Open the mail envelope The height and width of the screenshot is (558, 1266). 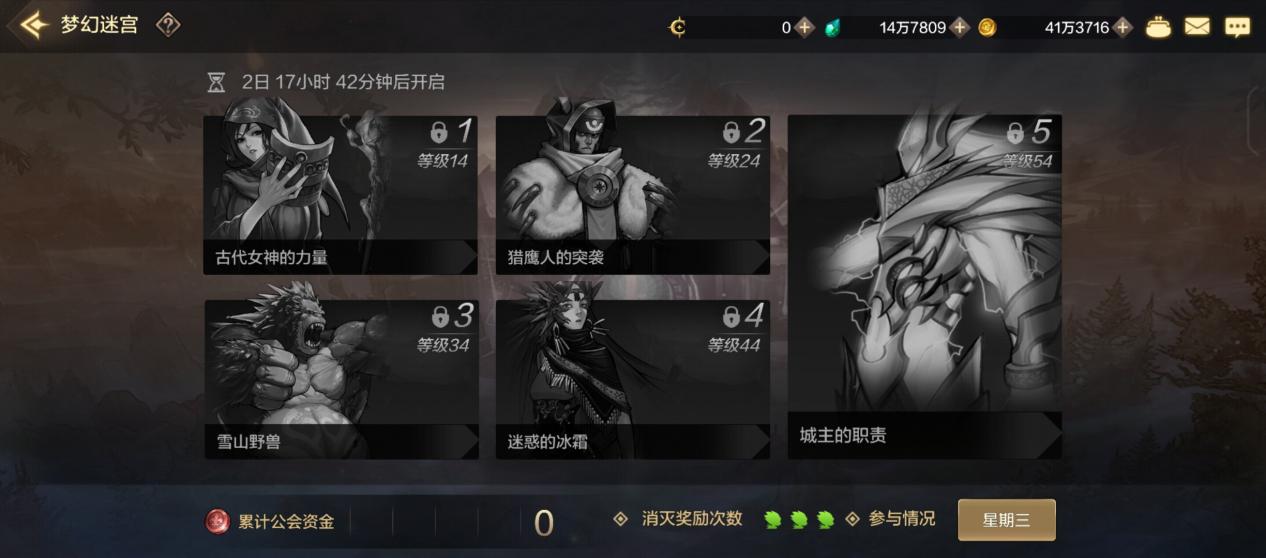pos(1197,27)
